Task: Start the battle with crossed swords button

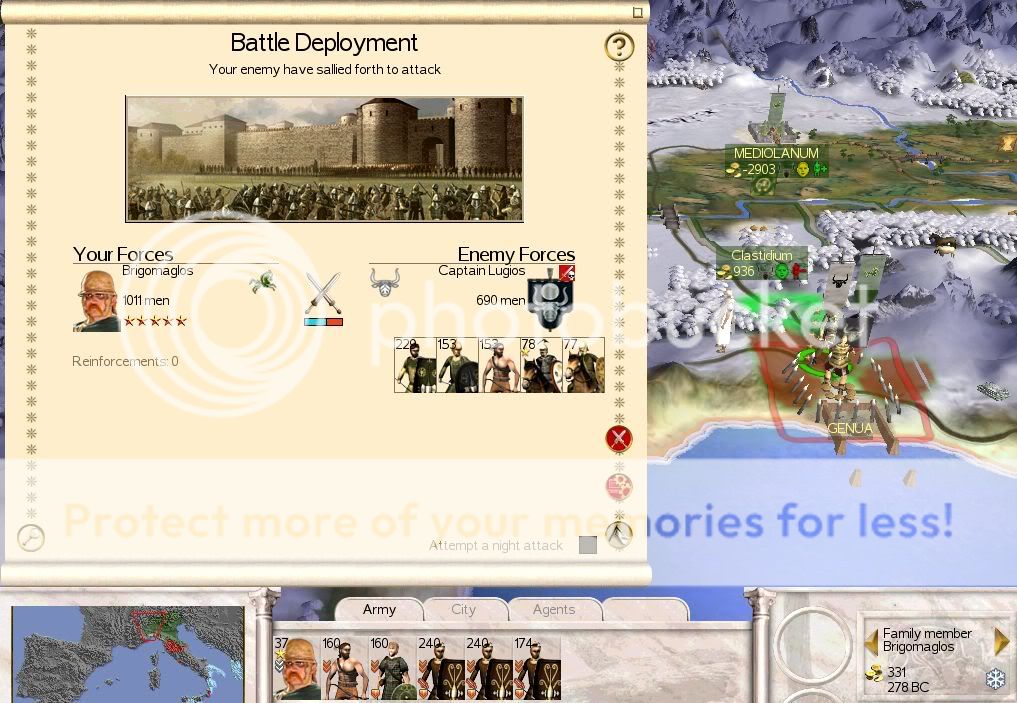Action: point(619,438)
